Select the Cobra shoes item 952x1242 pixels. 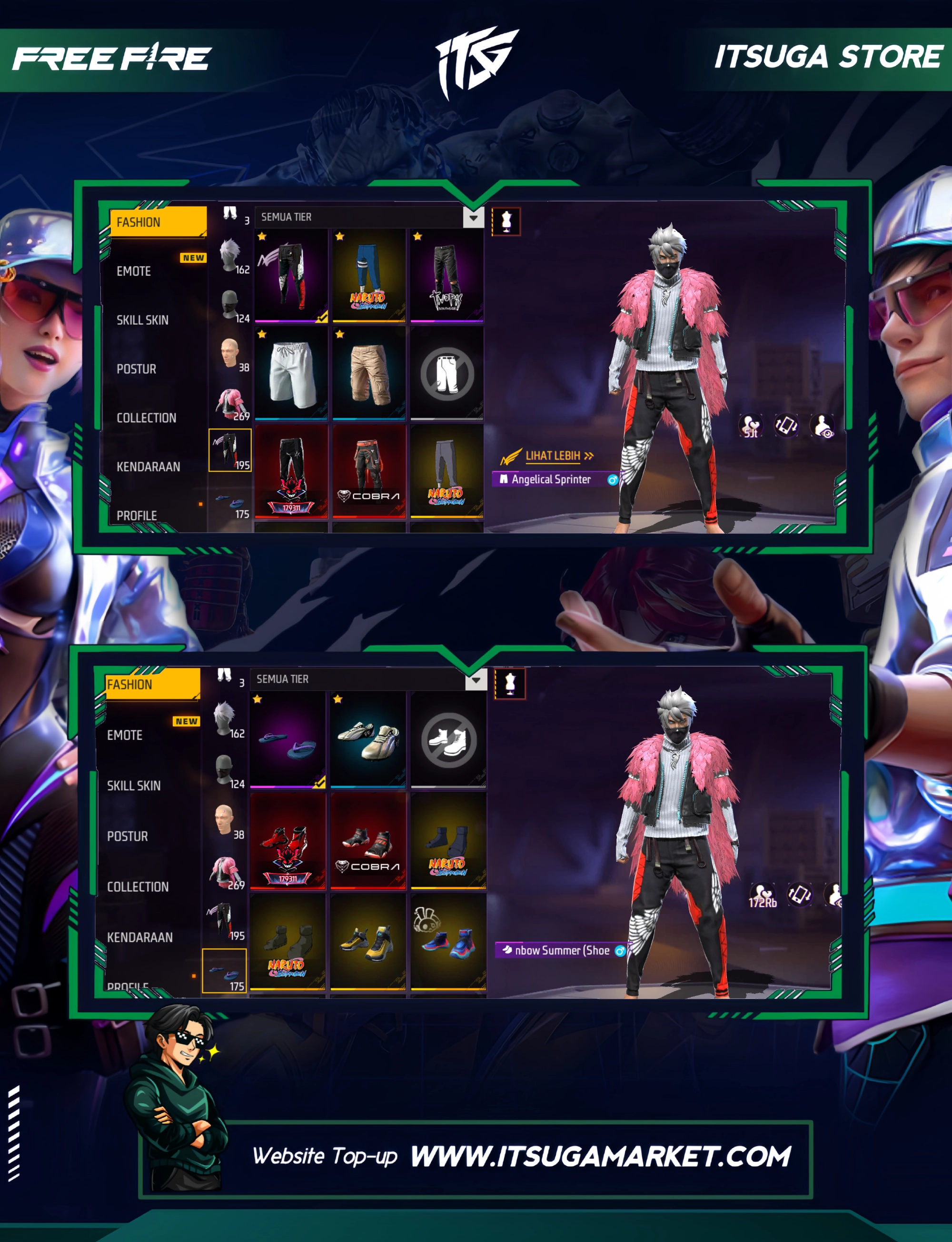tap(368, 841)
